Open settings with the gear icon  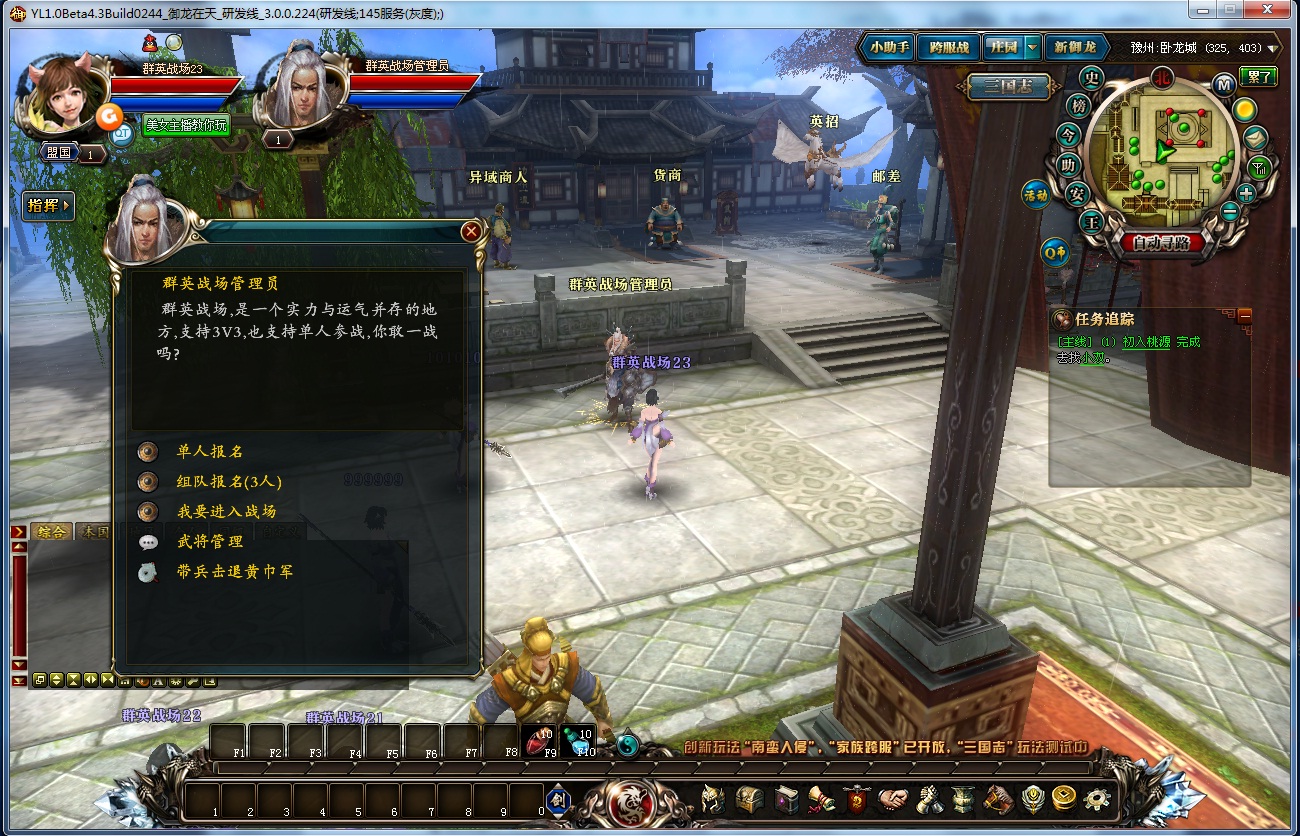point(1097,799)
